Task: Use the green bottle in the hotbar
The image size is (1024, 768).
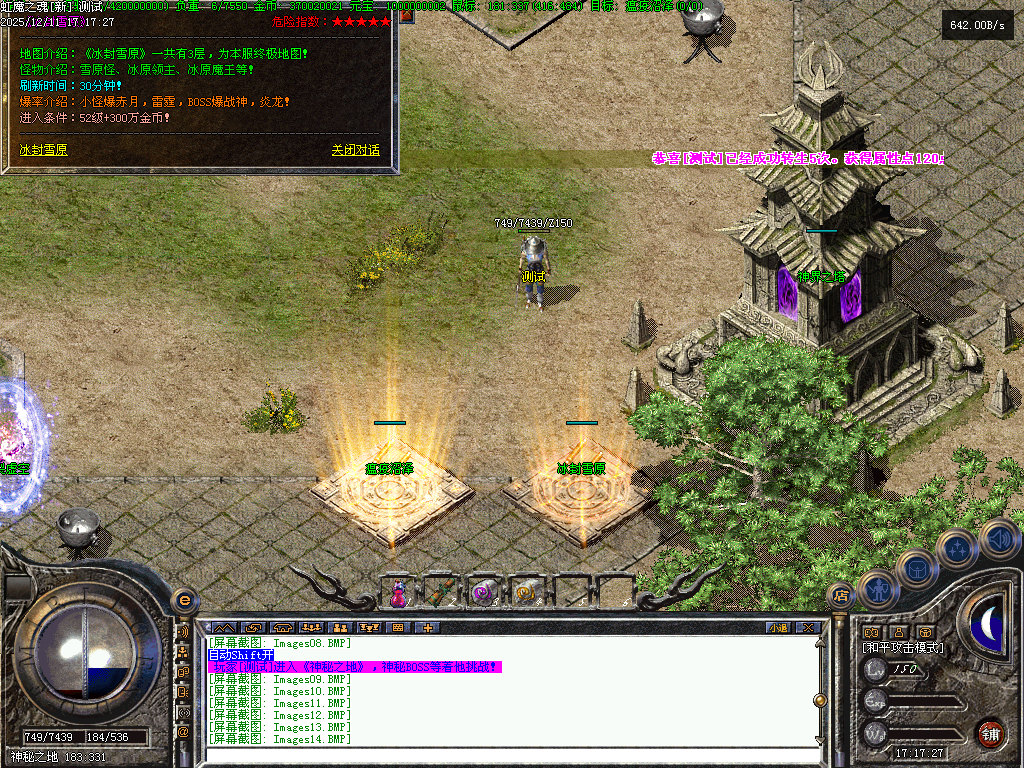Action: [x=441, y=593]
